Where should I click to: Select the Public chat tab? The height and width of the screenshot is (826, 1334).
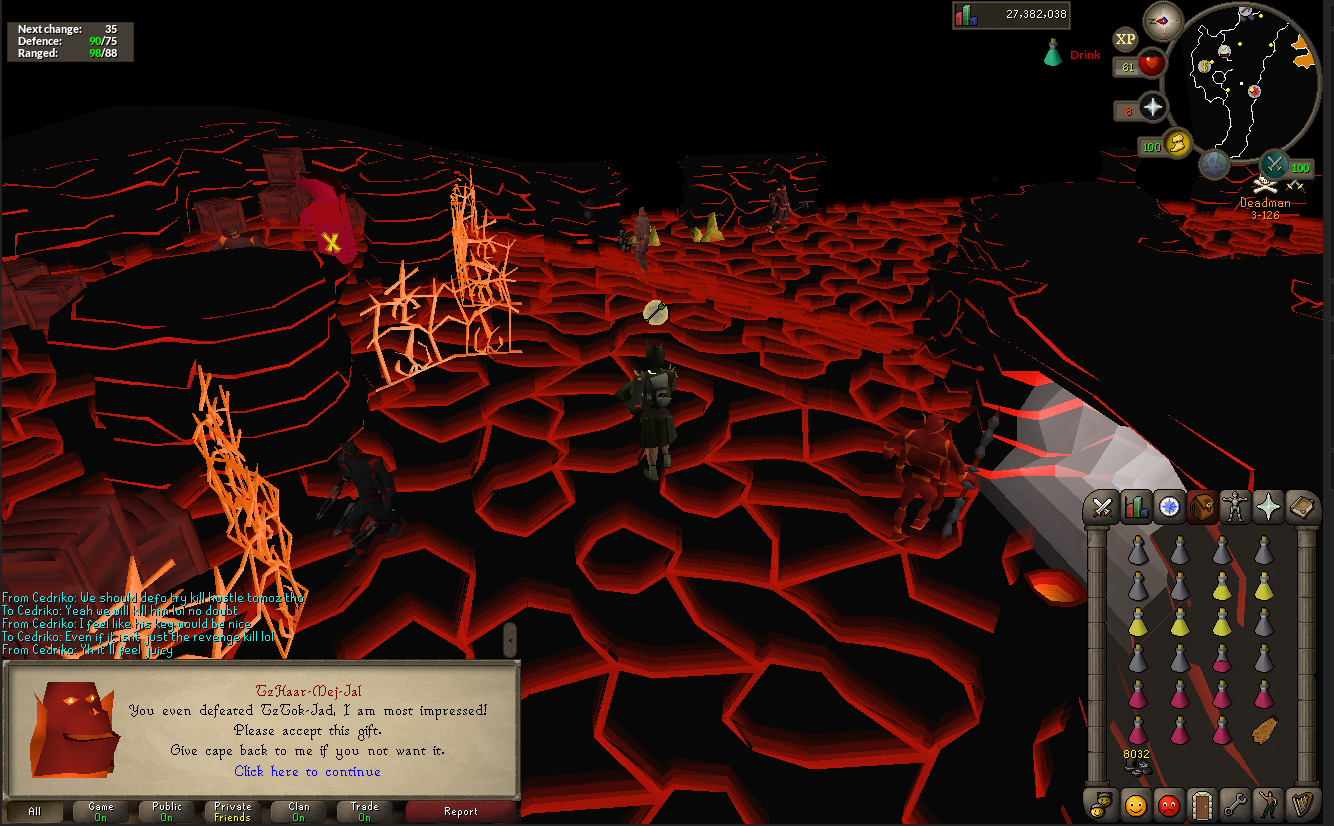tap(167, 812)
